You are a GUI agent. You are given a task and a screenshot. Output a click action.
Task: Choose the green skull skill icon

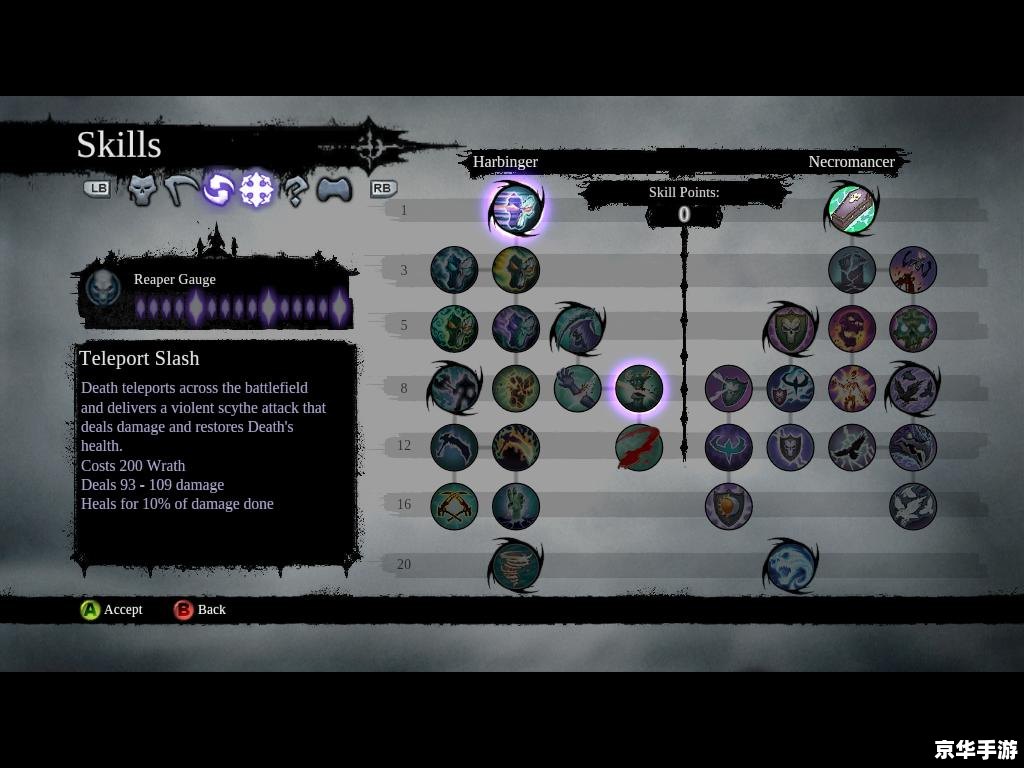pos(913,329)
